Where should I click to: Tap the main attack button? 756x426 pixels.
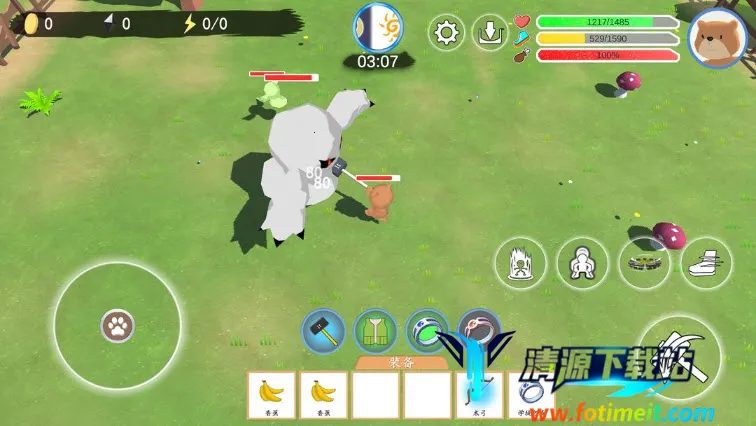[681, 358]
